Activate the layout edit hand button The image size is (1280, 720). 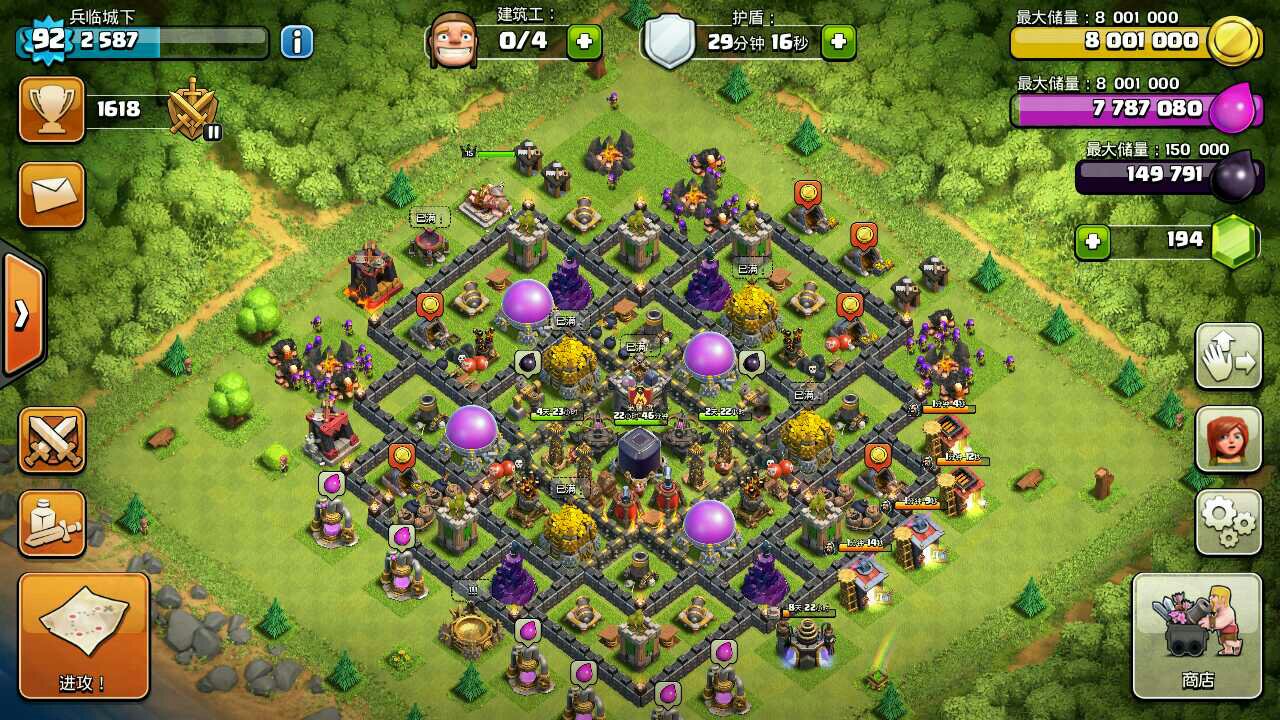1228,356
